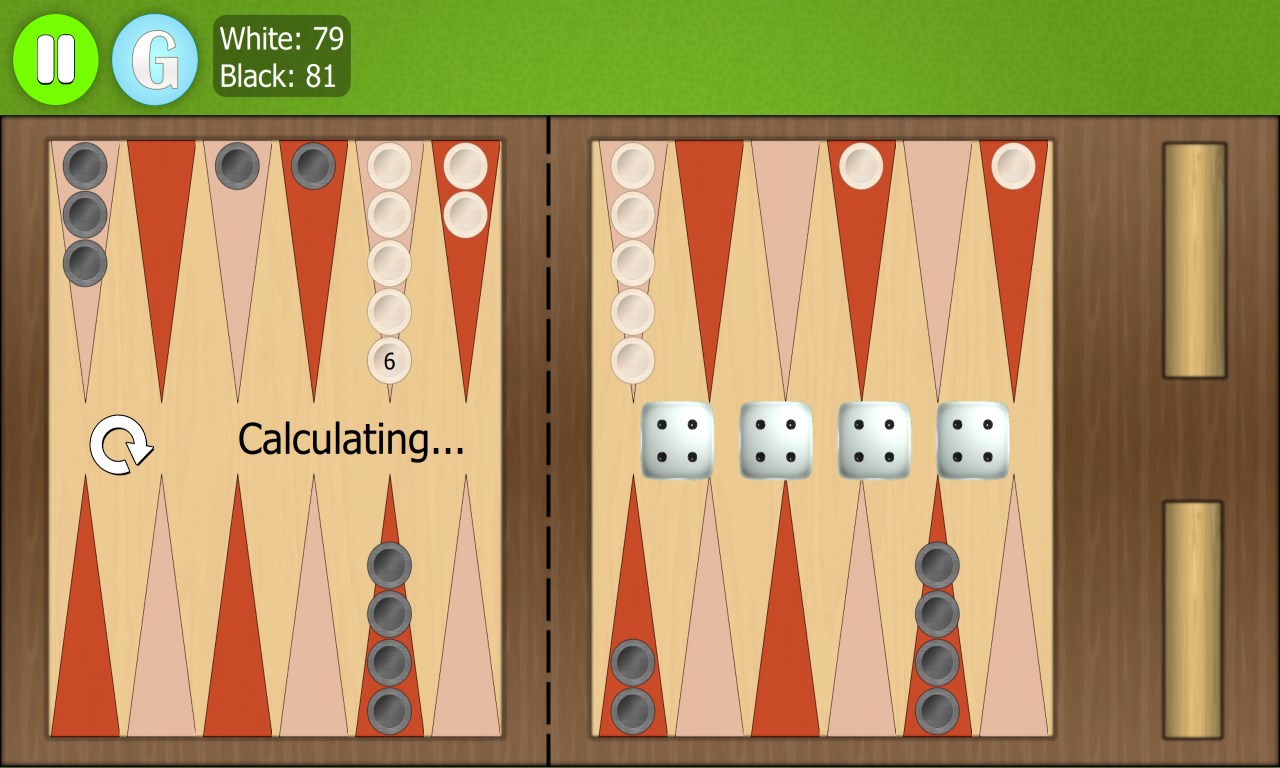Open the game menu via the G icon
Viewport: 1280px width, 768px height.
[156, 57]
